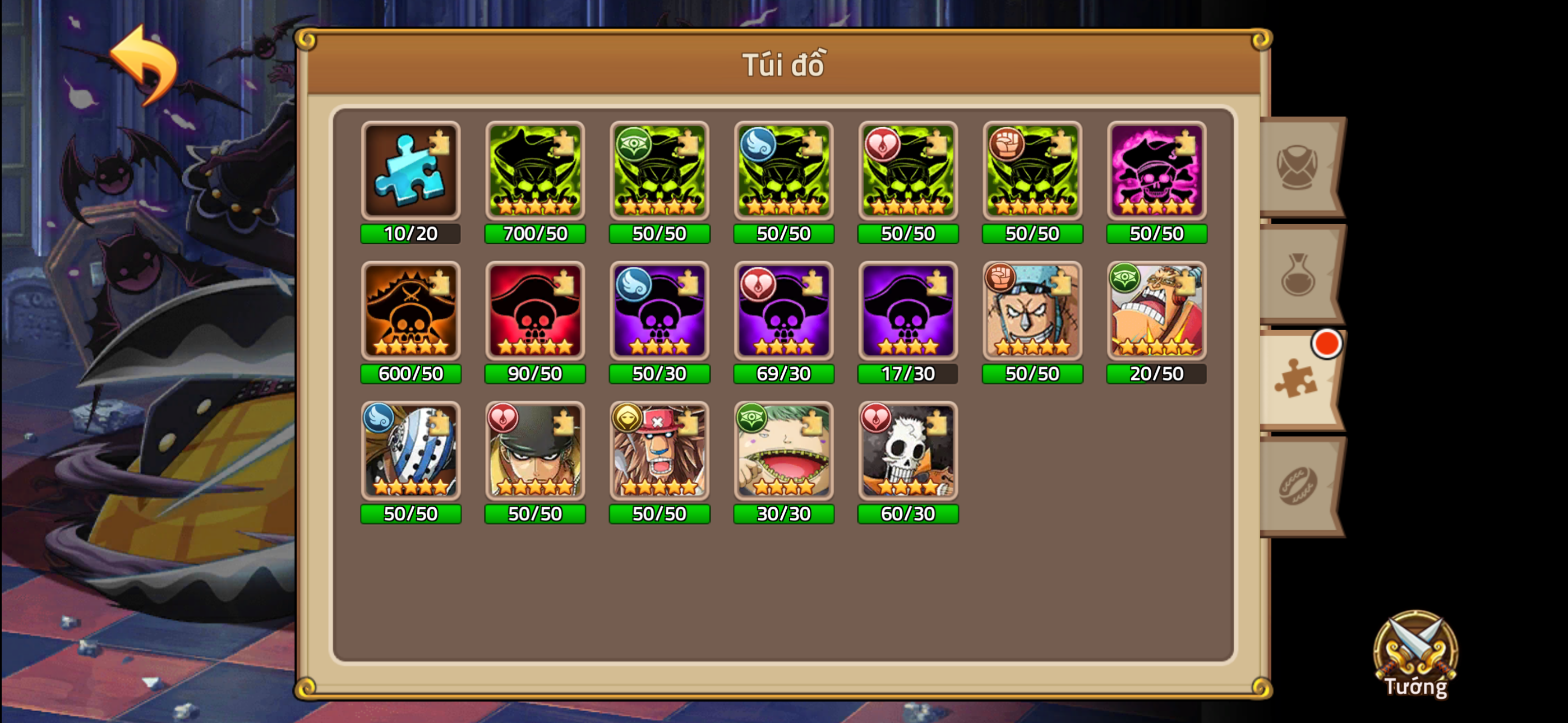
Task: Open the Chopper lion-form fragment
Action: coord(659,452)
